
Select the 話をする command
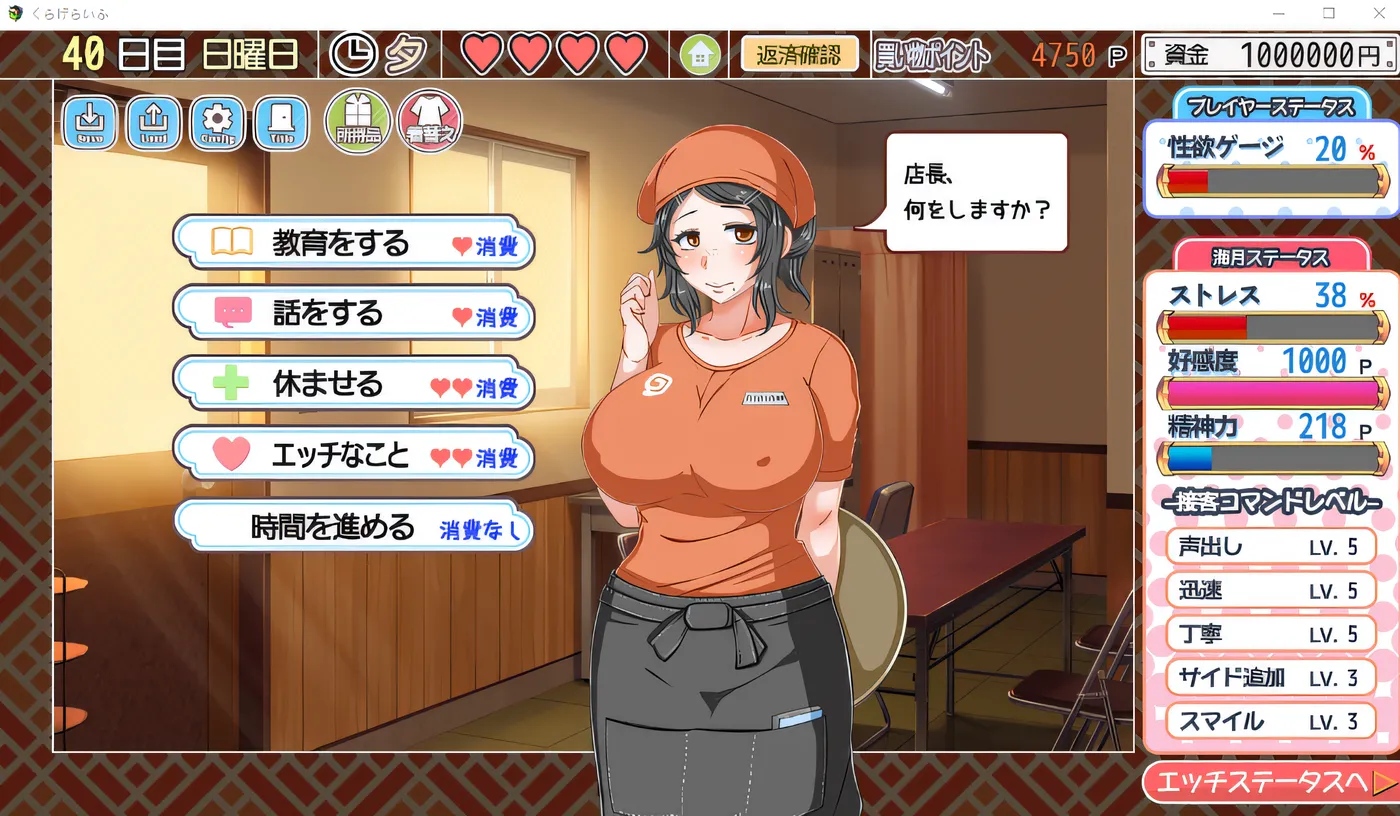point(352,313)
